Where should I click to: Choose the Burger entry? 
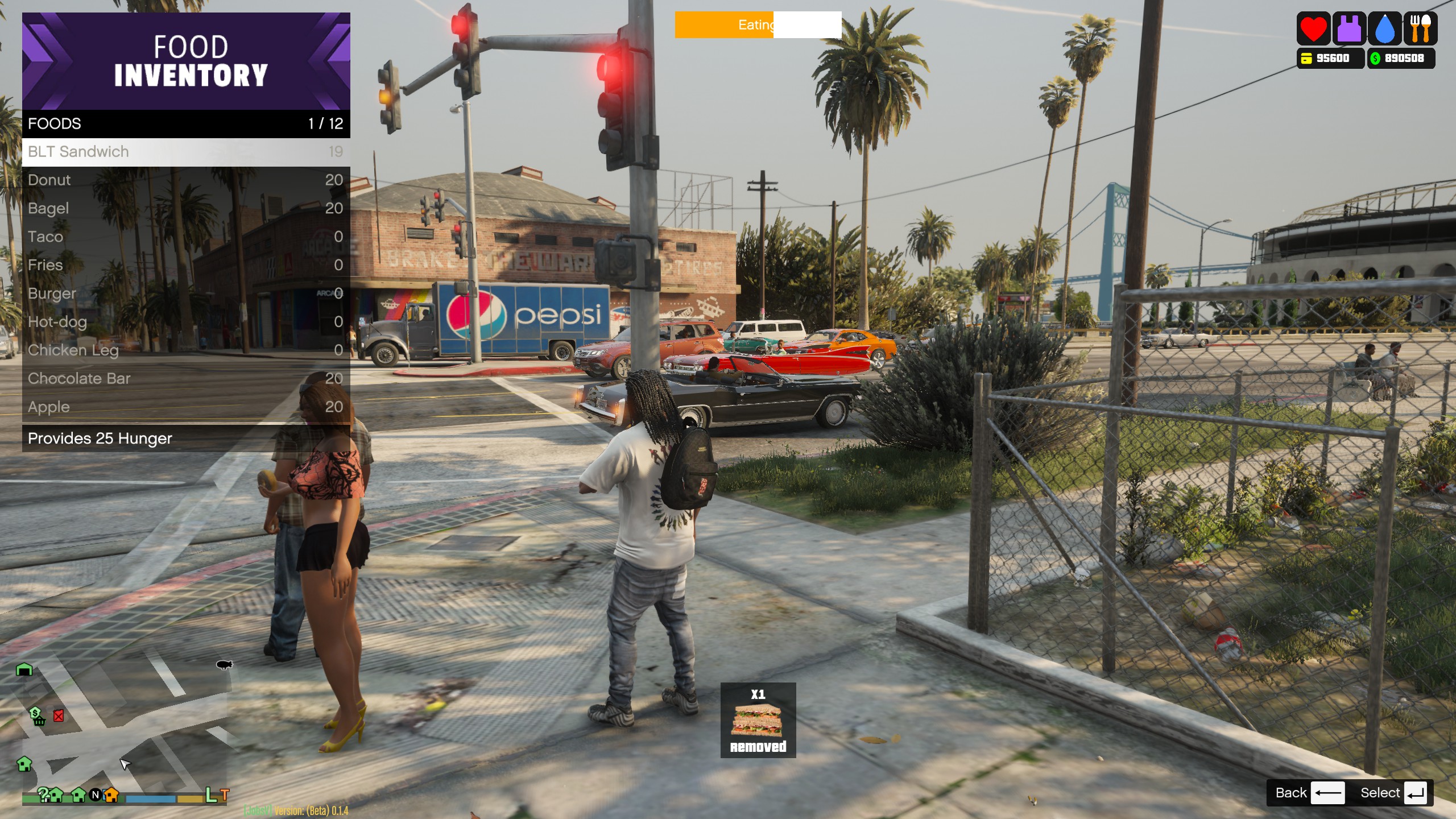(x=185, y=293)
